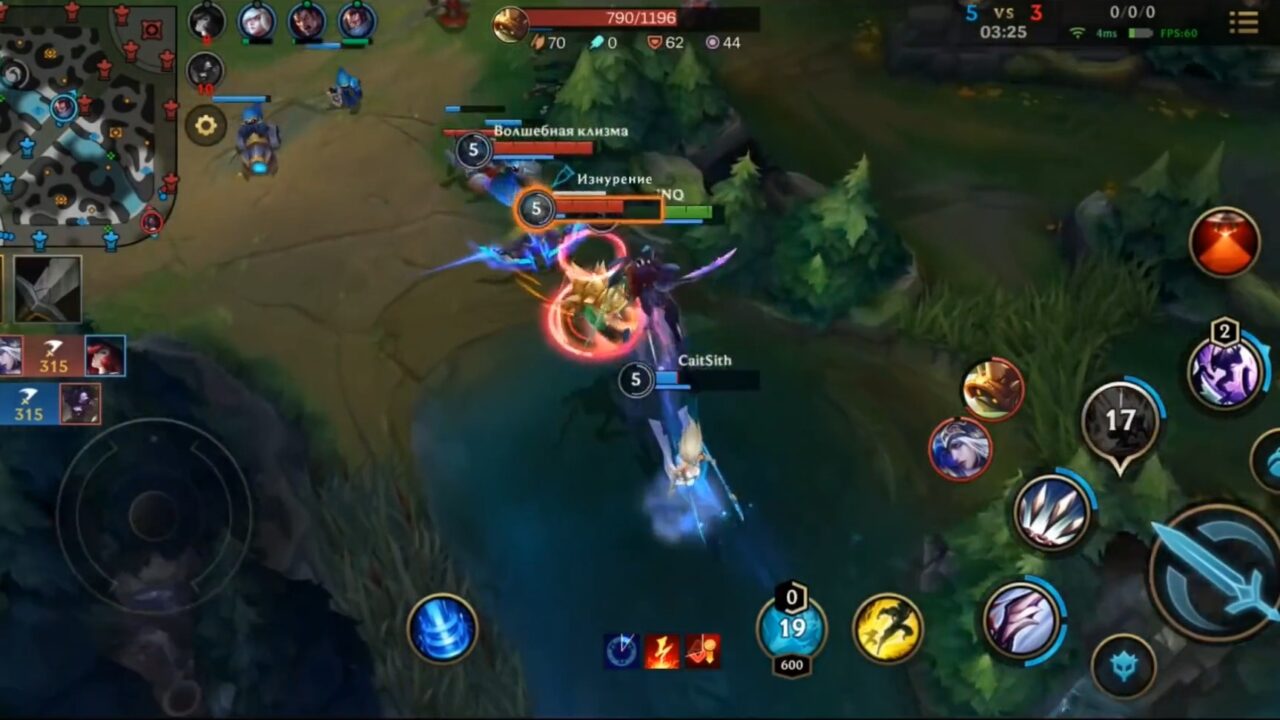Viewport: 1280px width, 720px height.
Task: Tap the blue enemy-timer ping icon
Action: click(x=621, y=650)
